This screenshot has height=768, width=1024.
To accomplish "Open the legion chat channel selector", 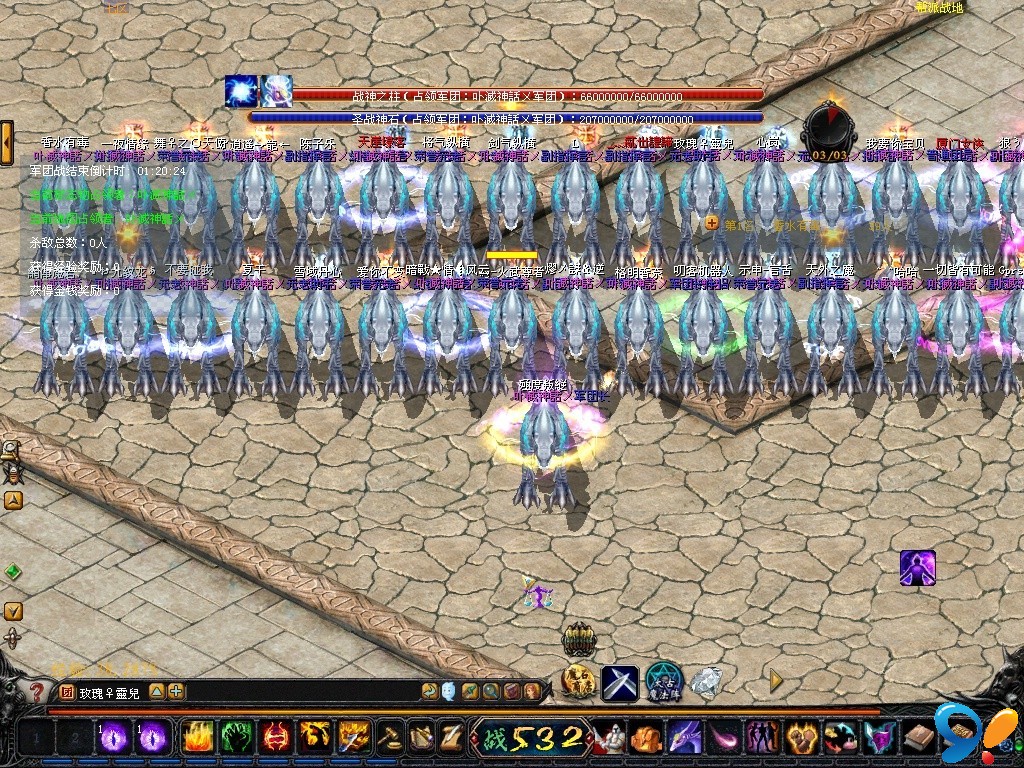I will [x=67, y=691].
